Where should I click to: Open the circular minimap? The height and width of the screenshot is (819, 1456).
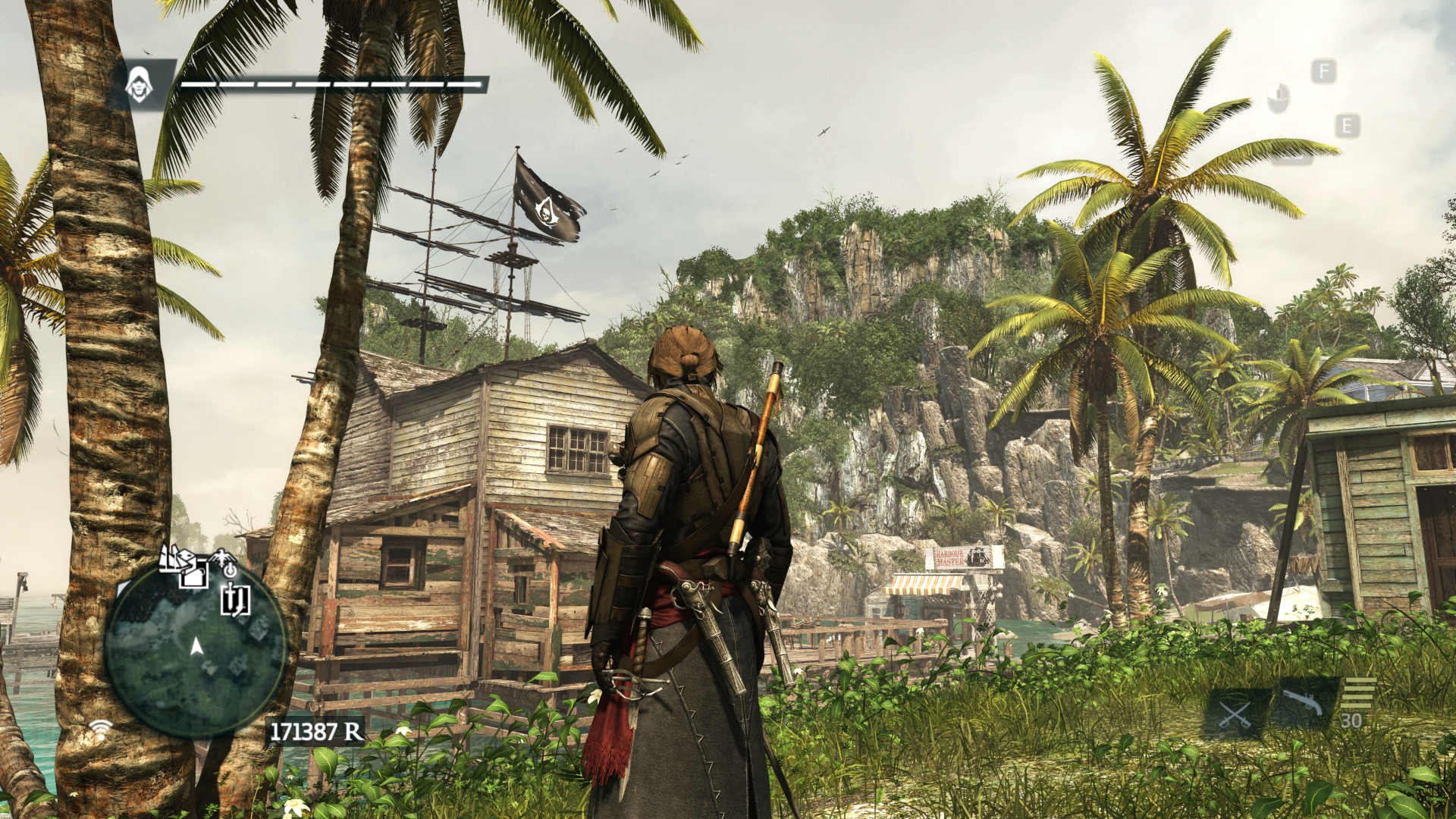[195, 650]
